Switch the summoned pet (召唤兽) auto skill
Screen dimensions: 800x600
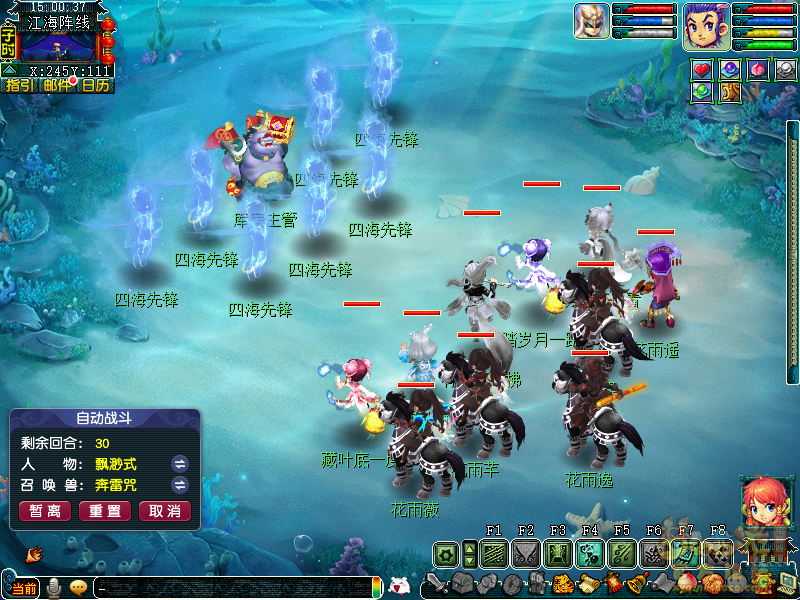180,485
